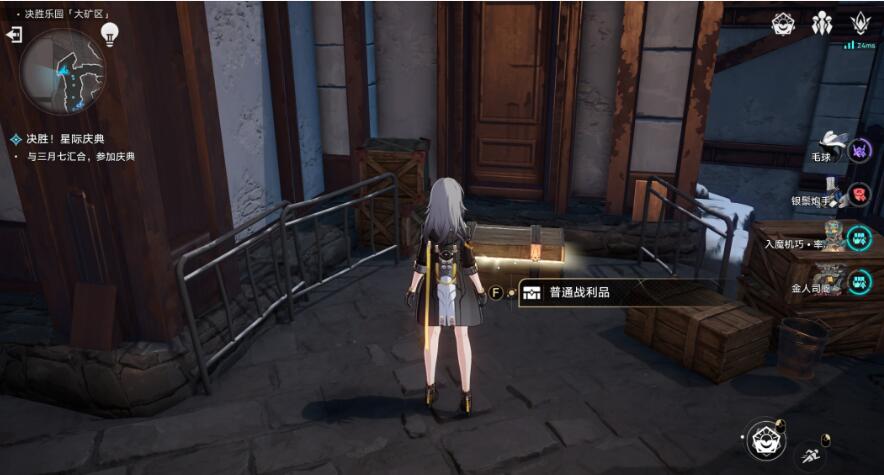Click the lightbulb hint icon
Image resolution: width=884 pixels, height=475 pixels.
coord(110,35)
